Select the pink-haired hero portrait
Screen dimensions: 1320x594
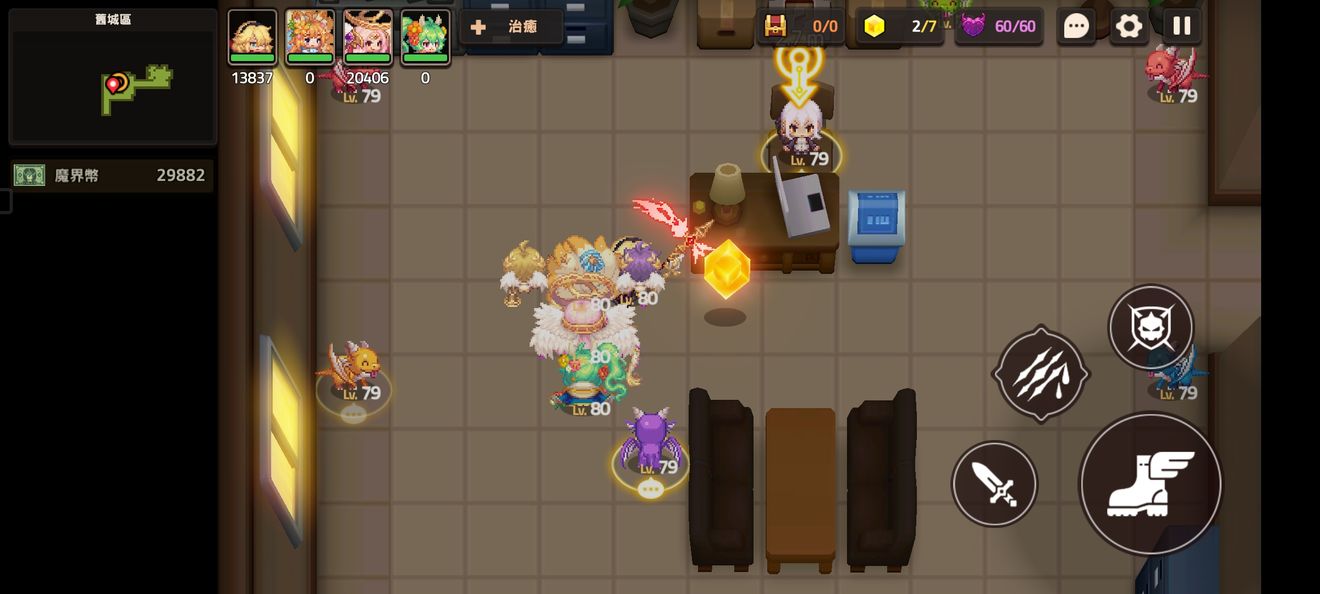tap(367, 37)
